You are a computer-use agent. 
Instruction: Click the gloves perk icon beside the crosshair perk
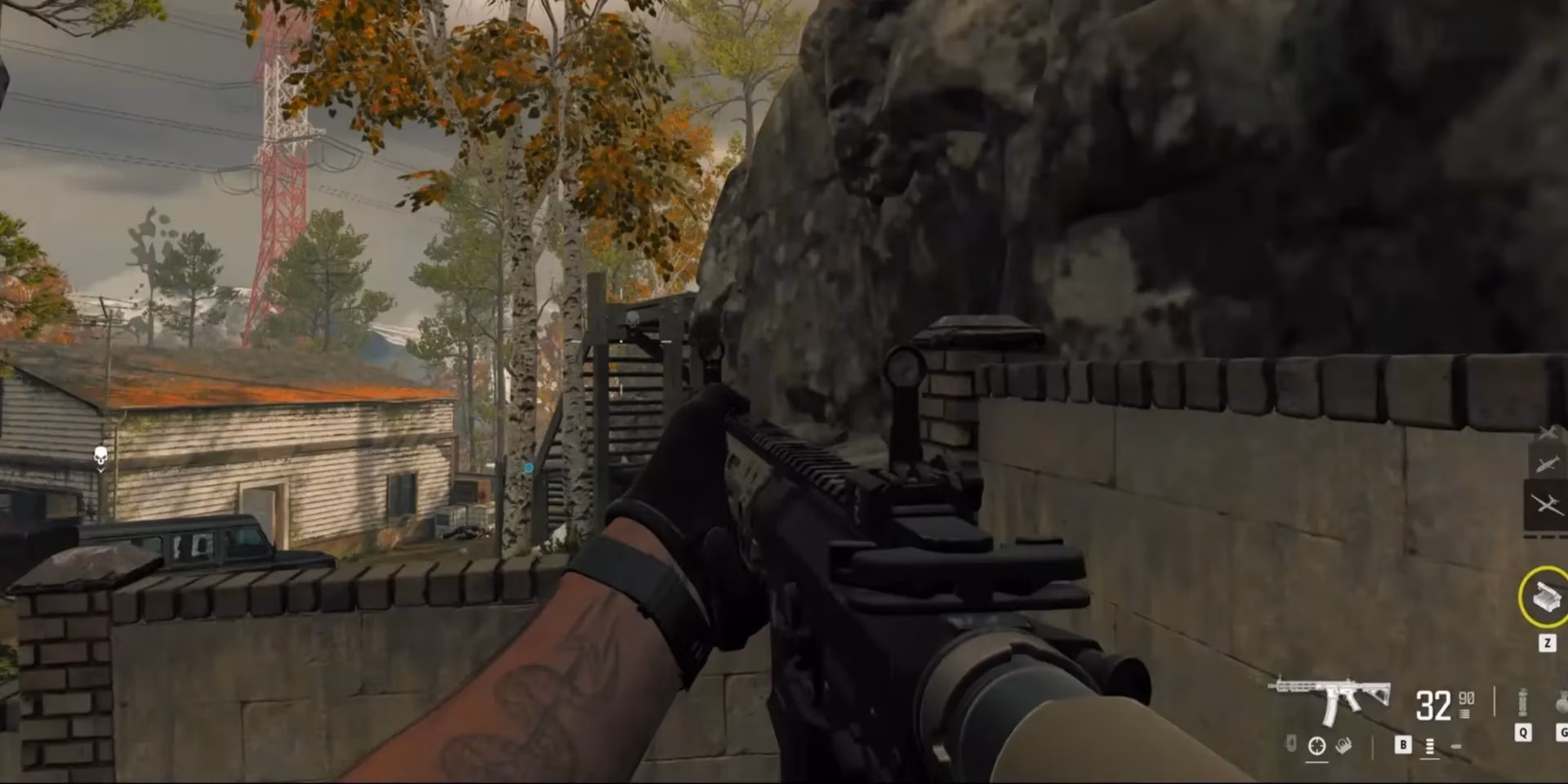click(x=1343, y=746)
